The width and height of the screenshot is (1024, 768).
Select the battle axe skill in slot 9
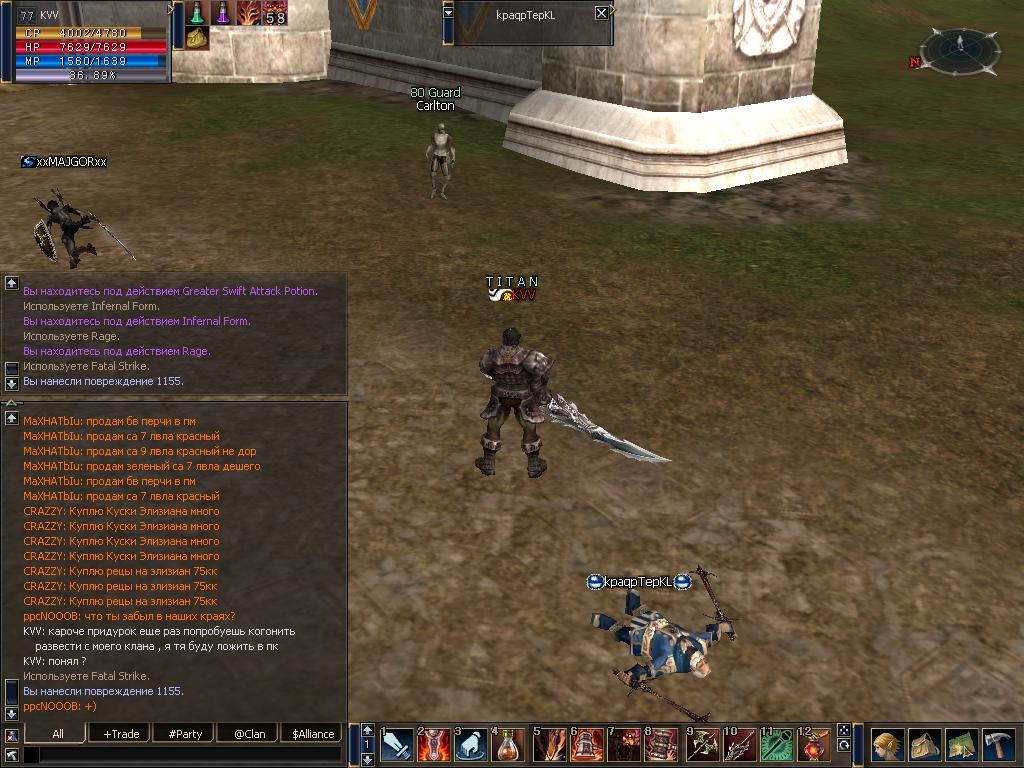(x=703, y=745)
